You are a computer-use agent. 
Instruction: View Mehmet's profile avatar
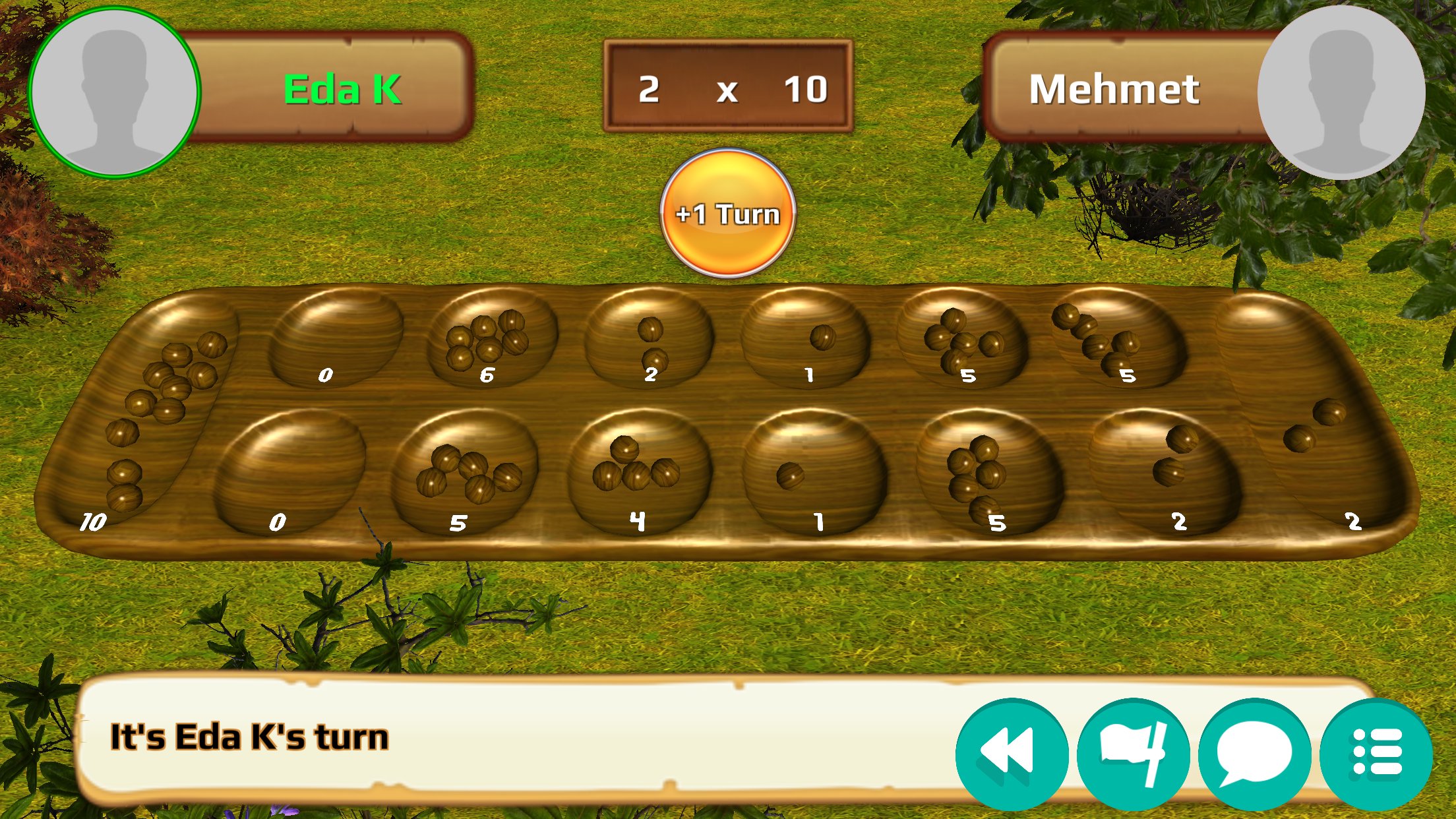[x=1341, y=92]
